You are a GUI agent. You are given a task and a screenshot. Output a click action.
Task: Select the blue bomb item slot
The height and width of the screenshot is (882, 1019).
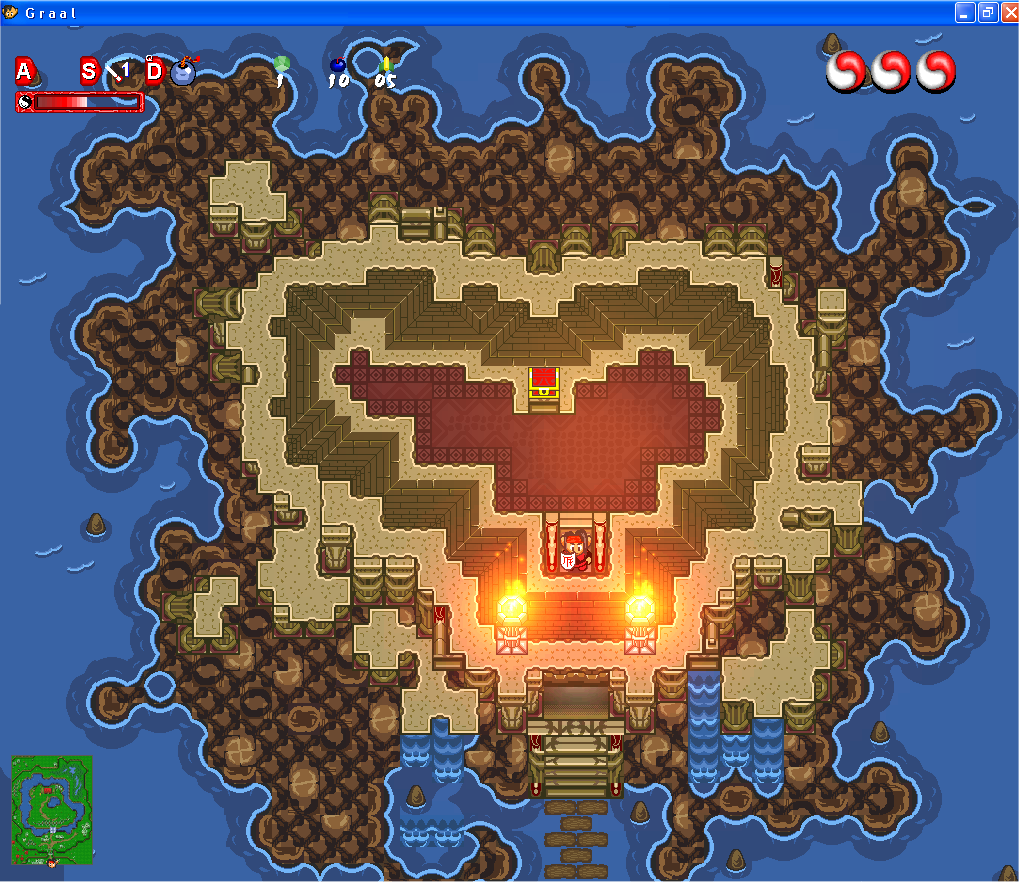[x=183, y=71]
